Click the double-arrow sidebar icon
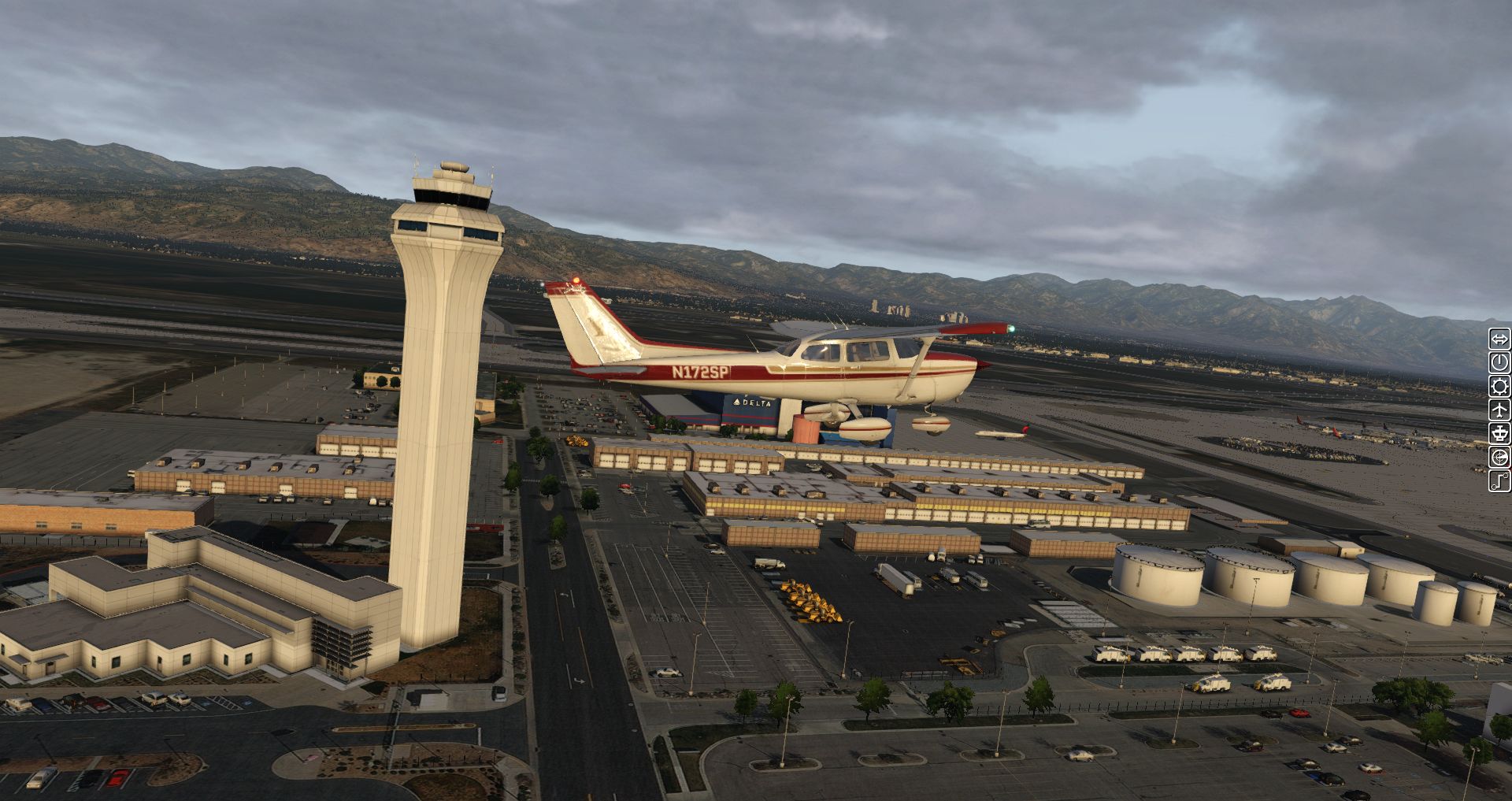The height and width of the screenshot is (801, 1512). (x=1499, y=339)
